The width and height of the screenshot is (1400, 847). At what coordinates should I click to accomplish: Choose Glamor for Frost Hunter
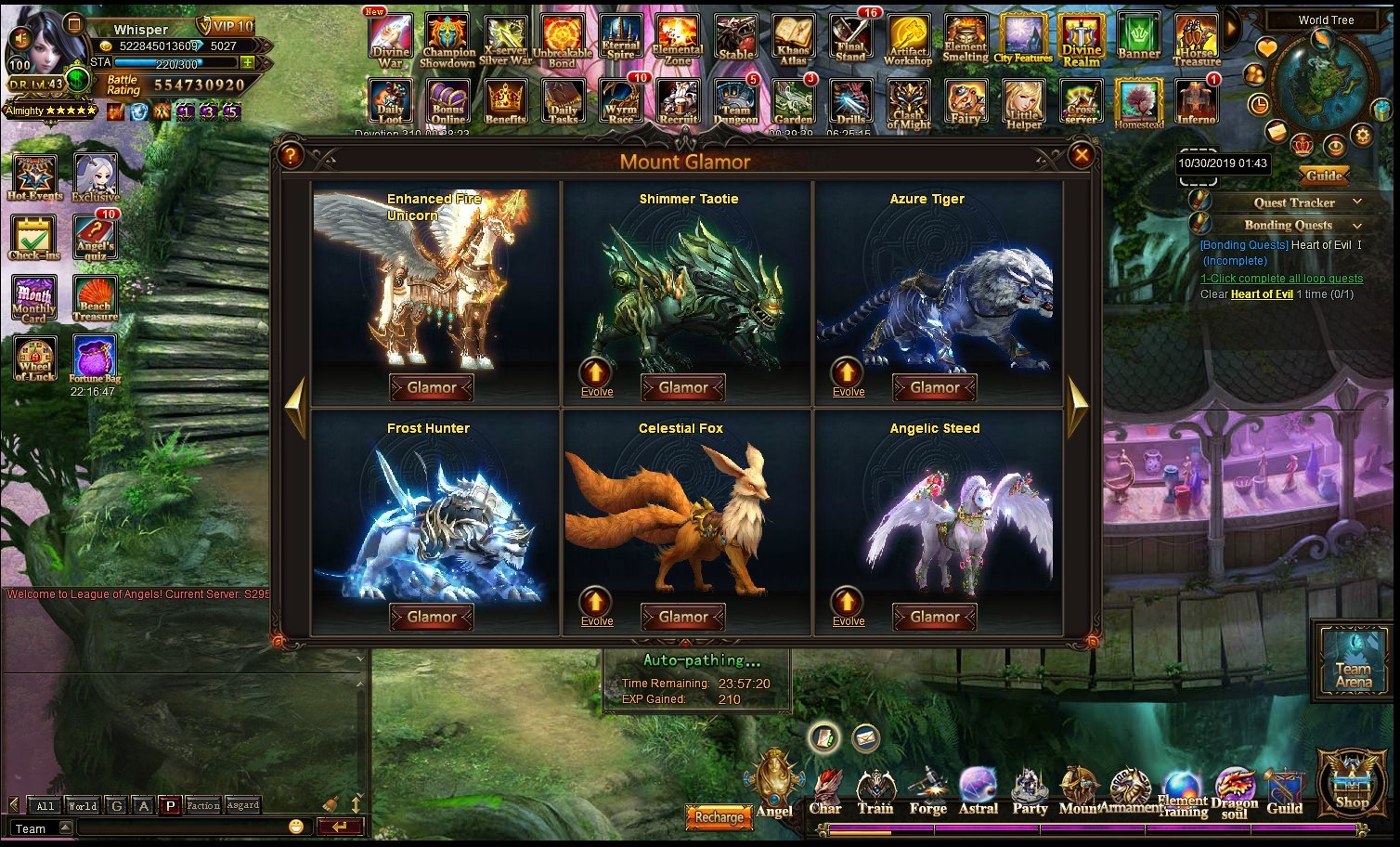(432, 617)
